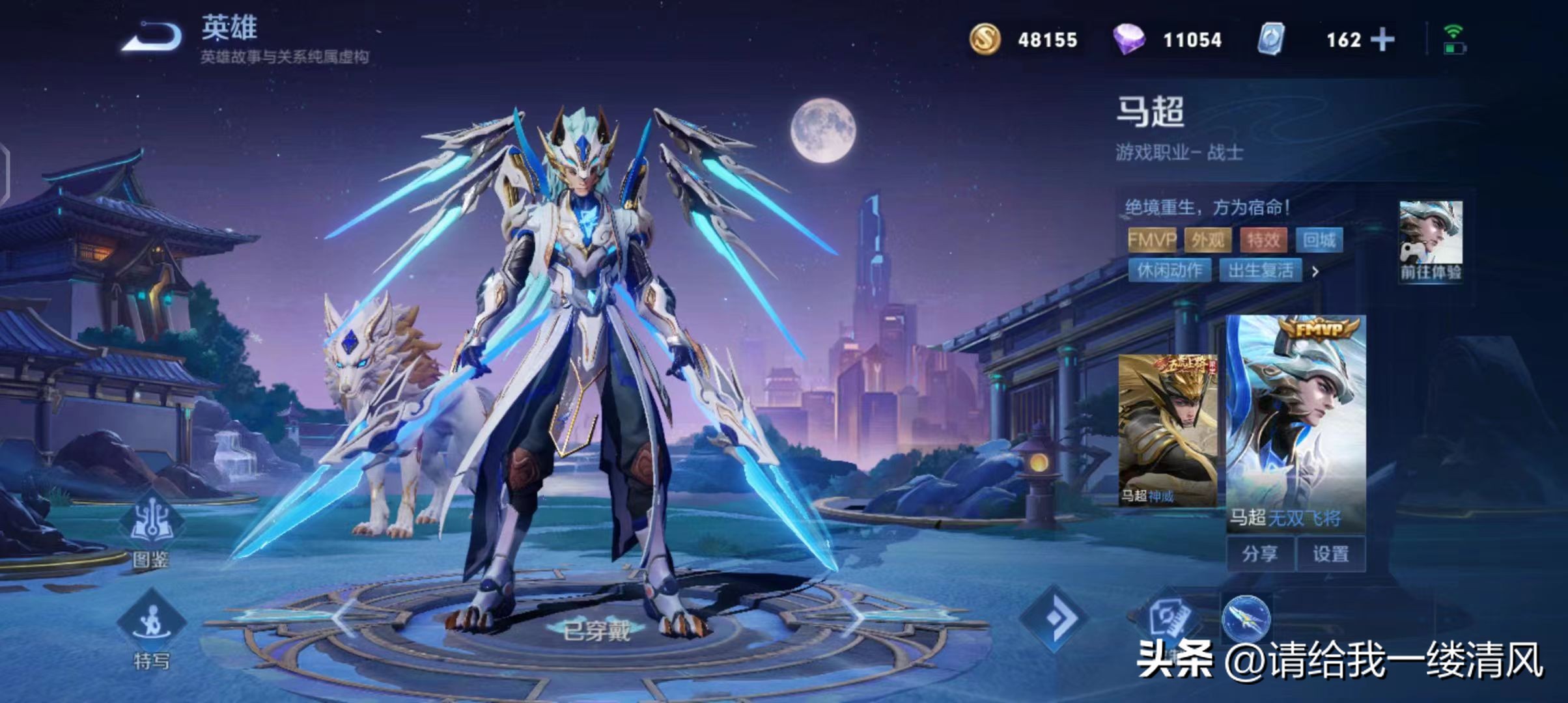
Task: Show the next skin with right arrow
Action: click(x=853, y=617)
